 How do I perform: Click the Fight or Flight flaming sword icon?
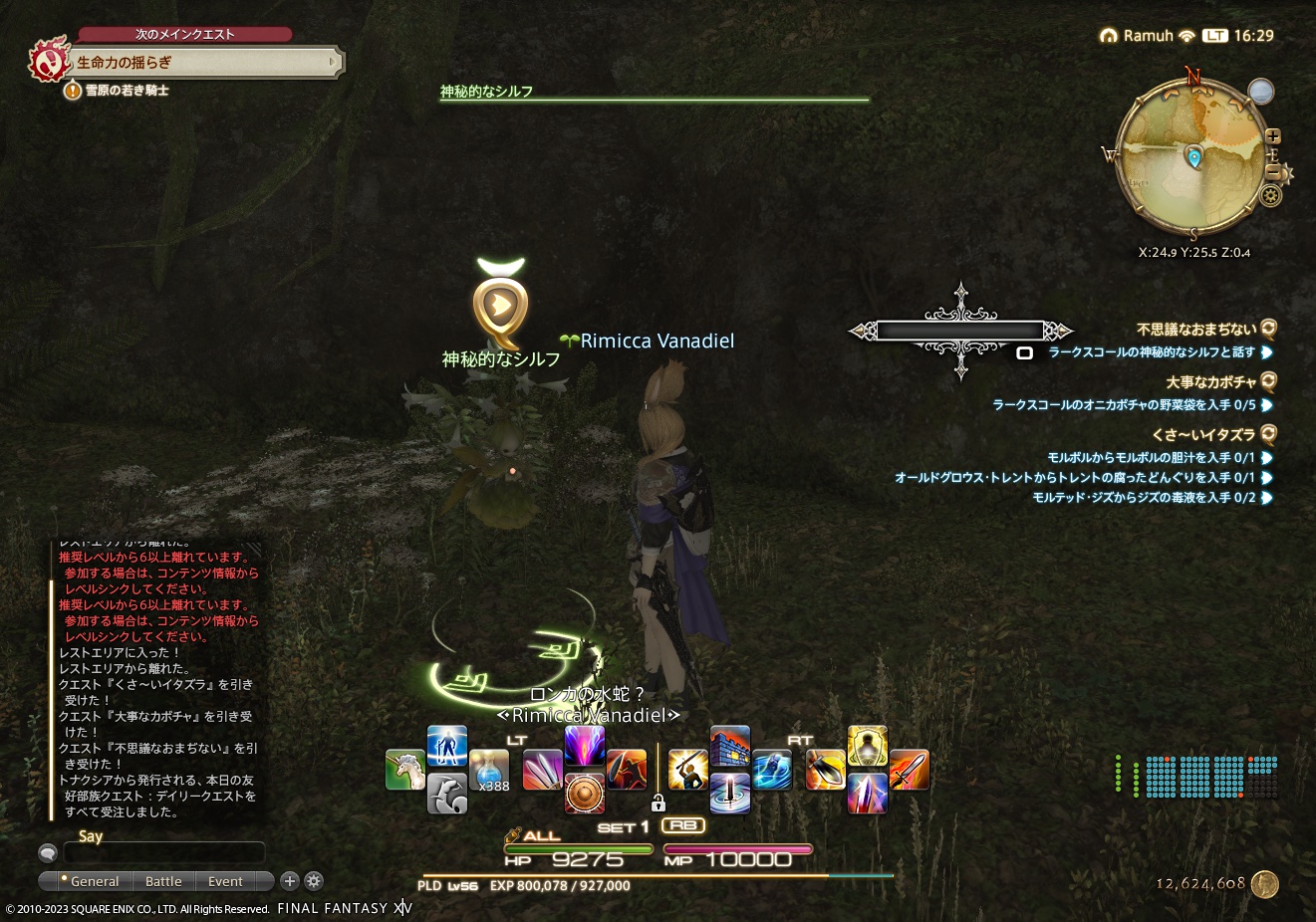pos(910,771)
